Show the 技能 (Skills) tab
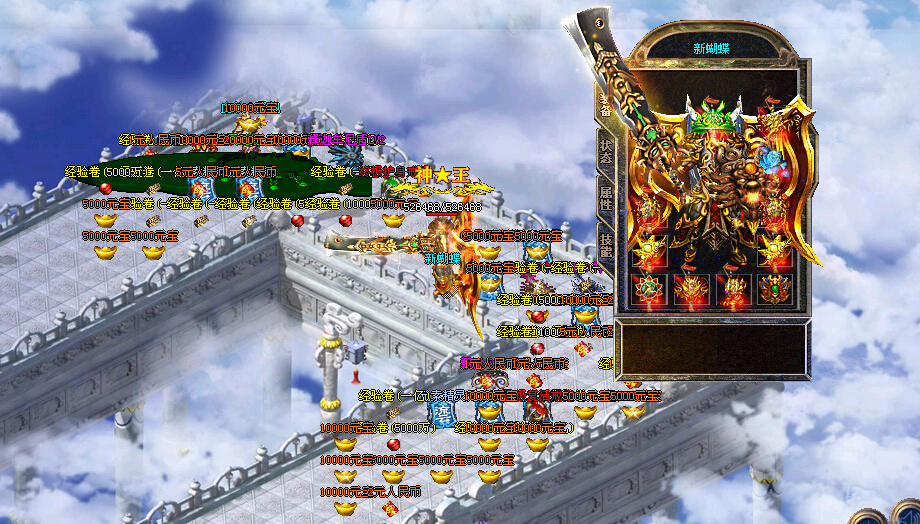The height and width of the screenshot is (524, 920). pos(606,243)
